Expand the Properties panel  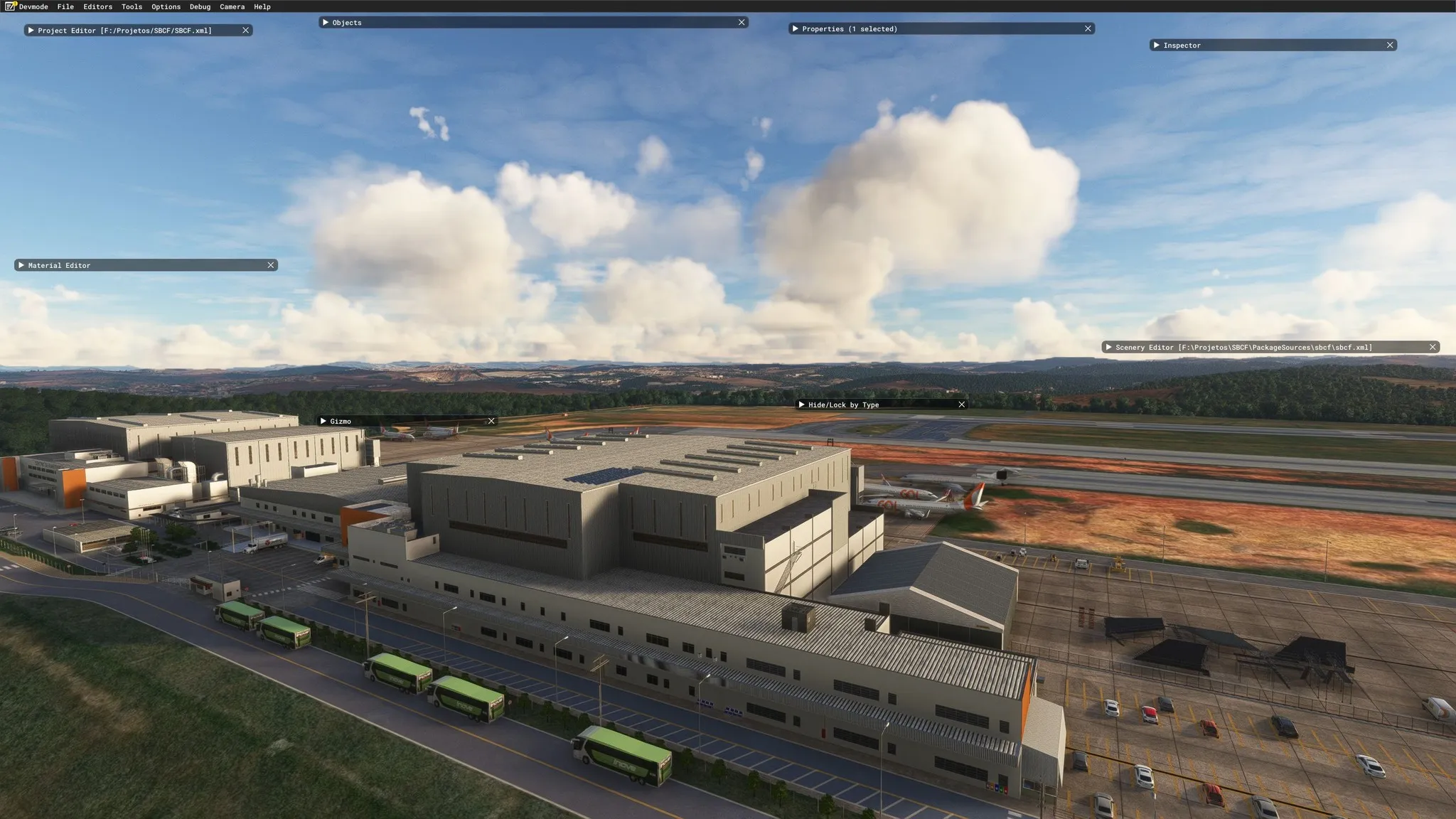795,29
